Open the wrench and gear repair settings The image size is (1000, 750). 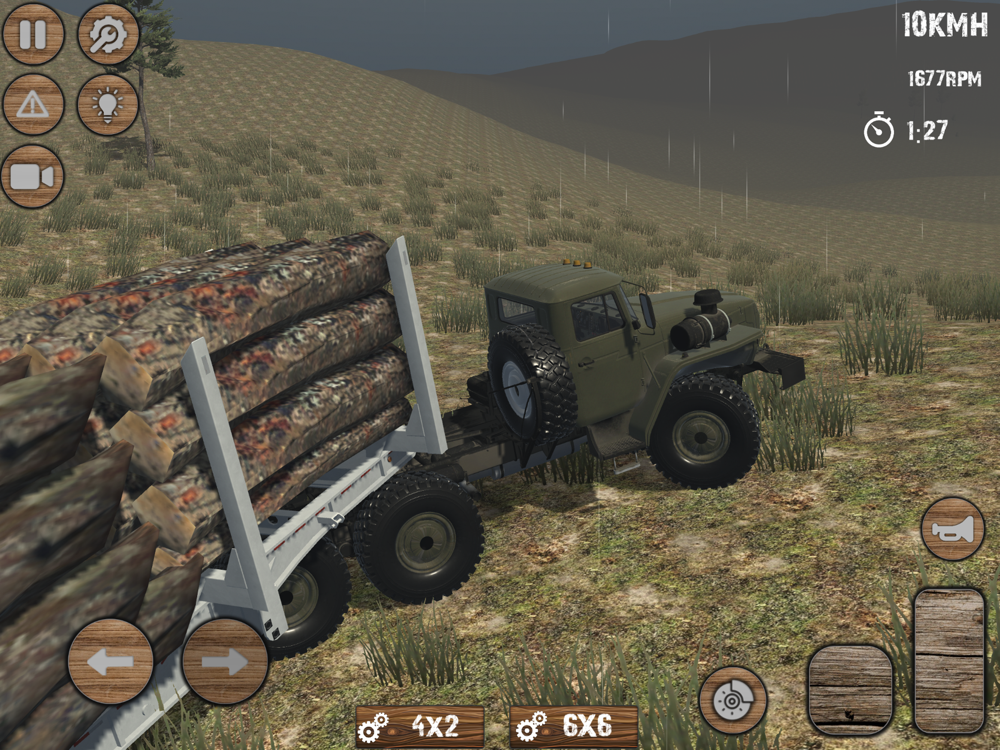[108, 34]
